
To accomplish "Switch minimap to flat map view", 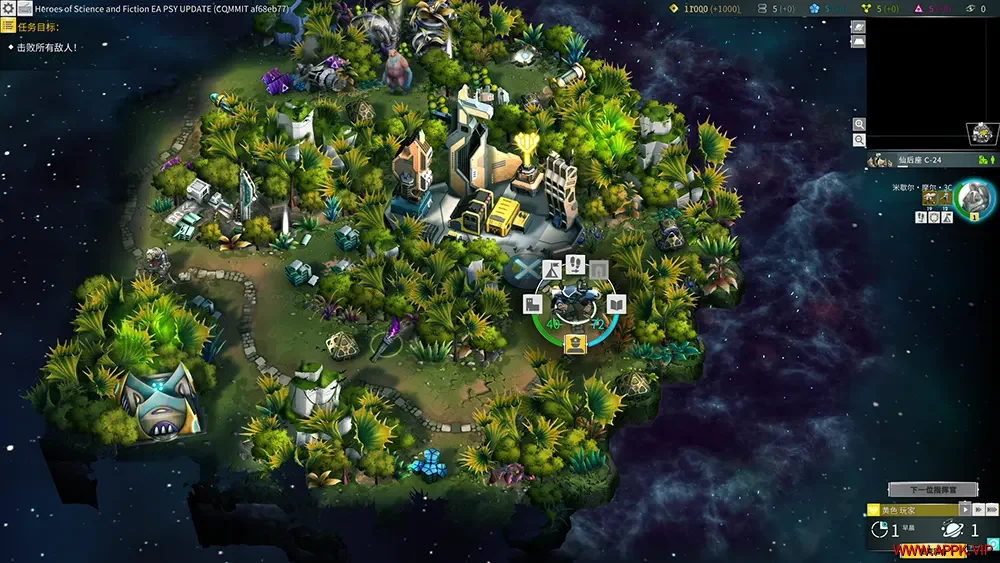I will click(x=858, y=42).
